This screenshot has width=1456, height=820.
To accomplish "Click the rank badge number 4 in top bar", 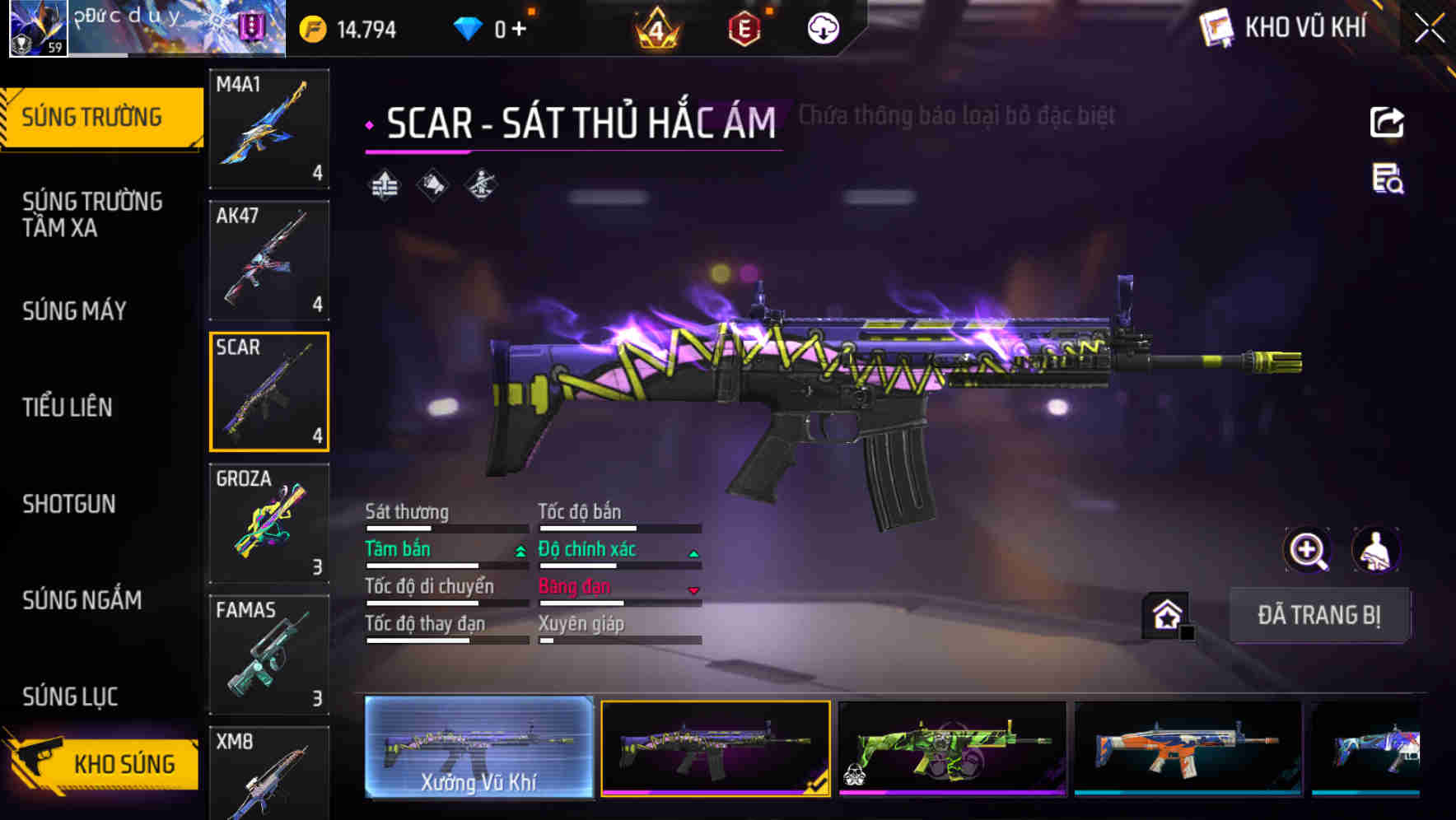I will point(659,28).
